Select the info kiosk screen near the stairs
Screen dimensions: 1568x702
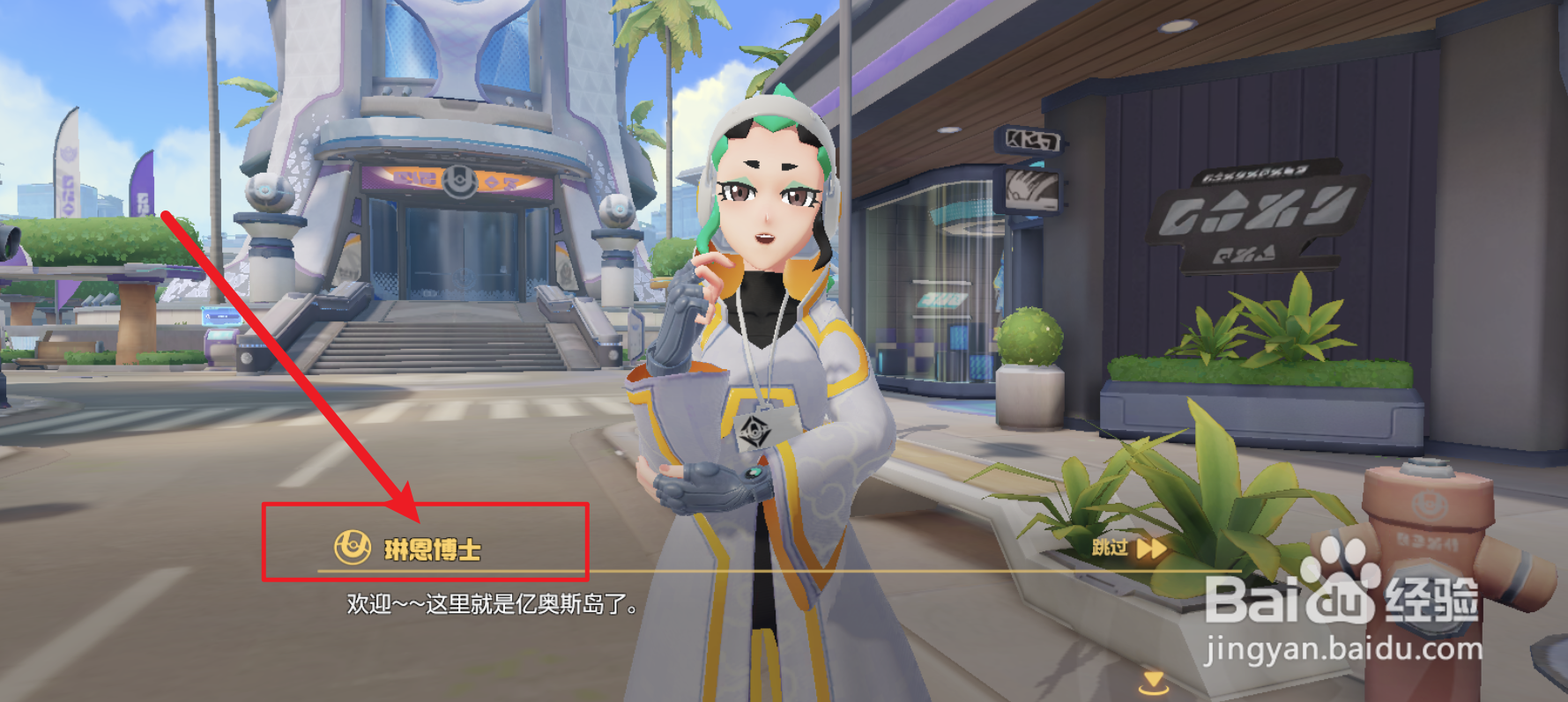(221, 317)
